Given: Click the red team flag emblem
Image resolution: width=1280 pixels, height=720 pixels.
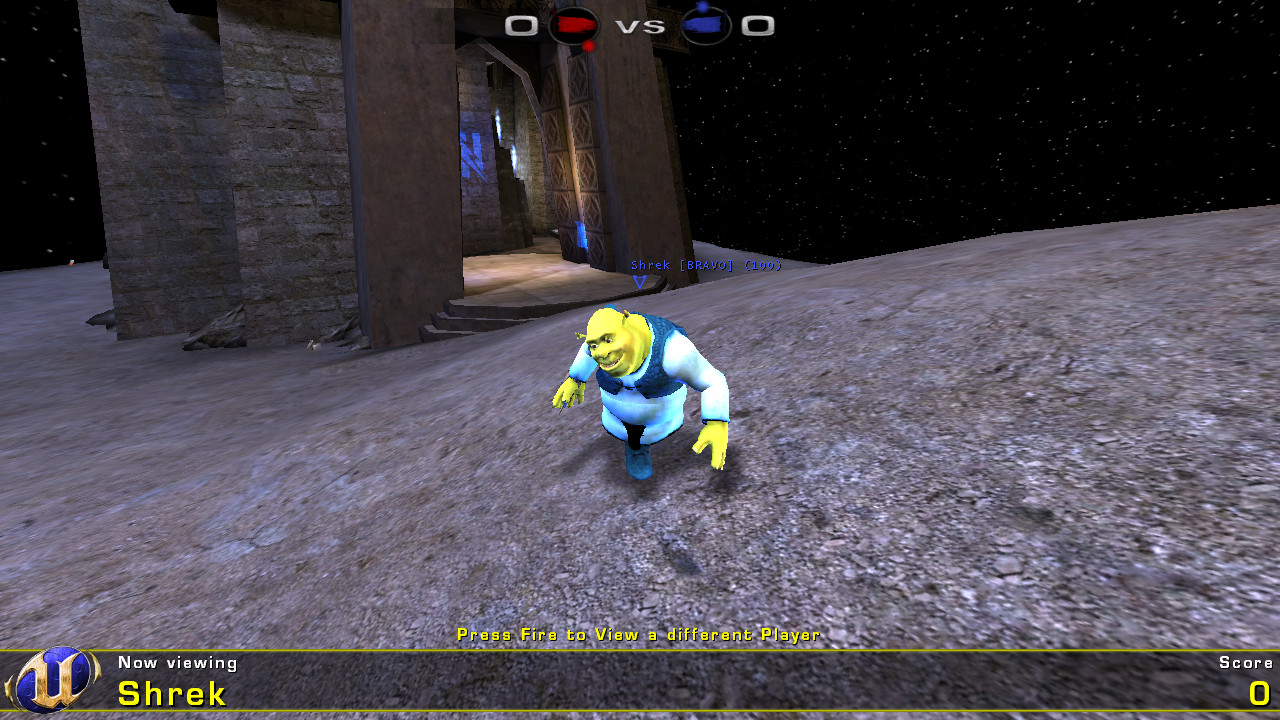Looking at the screenshot, I should coord(572,25).
